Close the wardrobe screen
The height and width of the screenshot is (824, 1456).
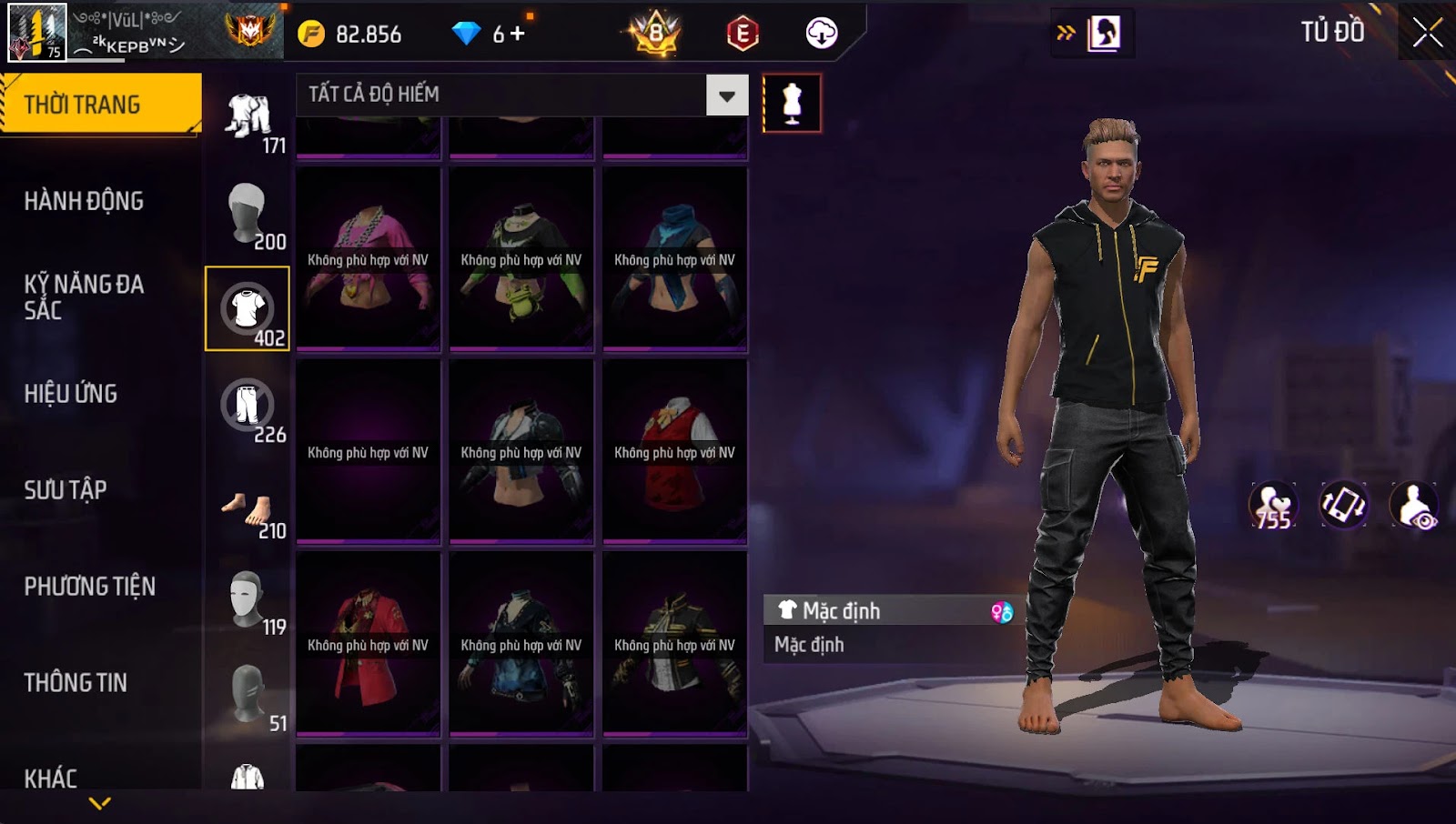coord(1426,33)
